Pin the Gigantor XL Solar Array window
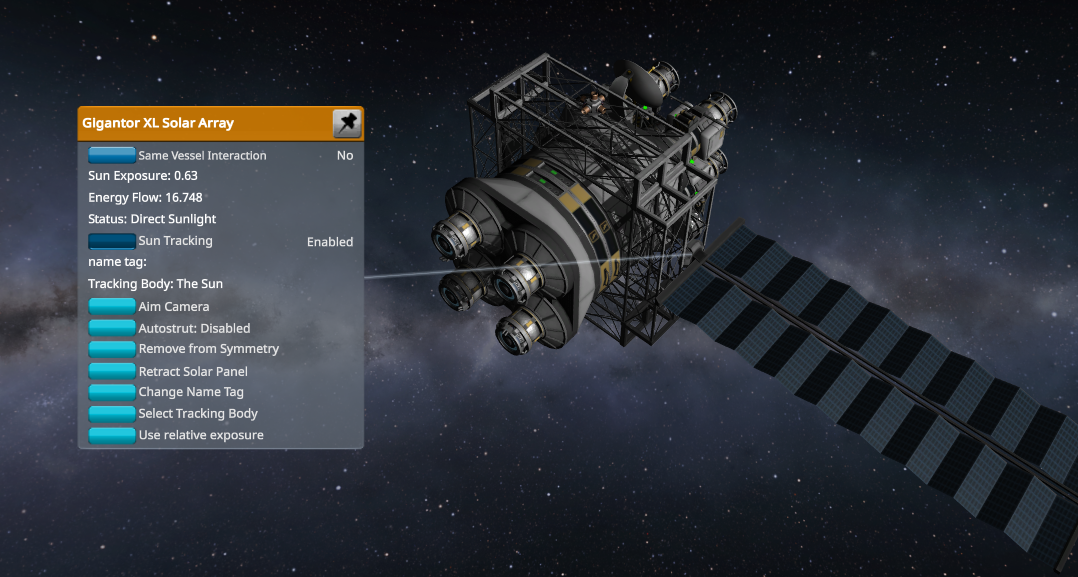Image resolution: width=1078 pixels, height=577 pixels. (x=346, y=124)
